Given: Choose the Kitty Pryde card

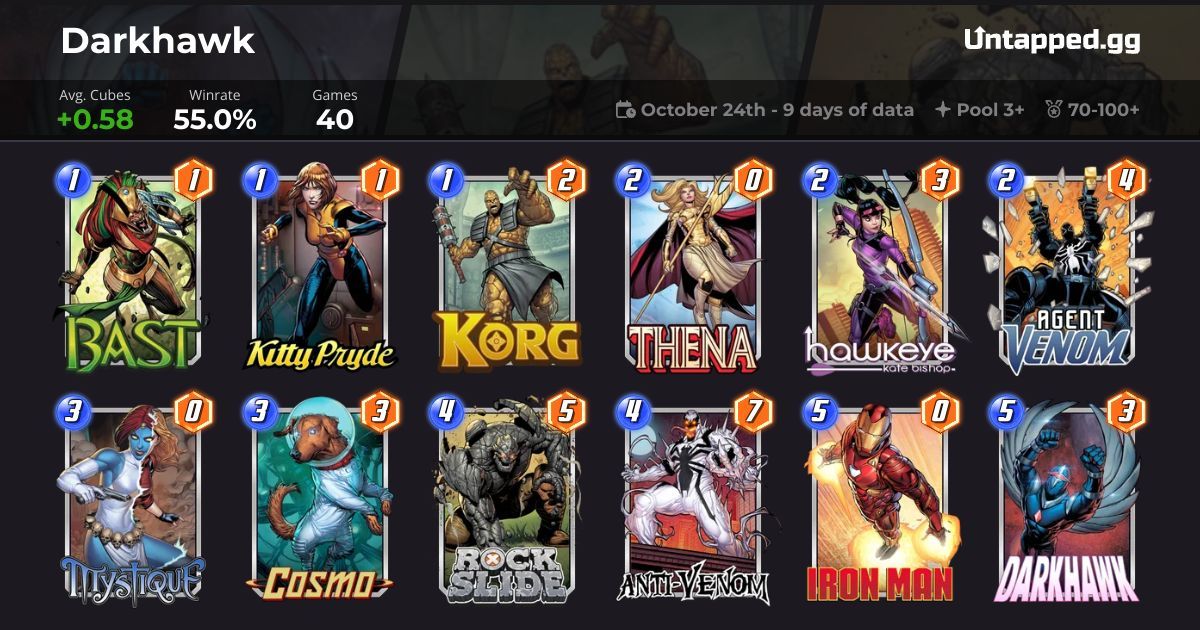Looking at the screenshot, I should point(319,268).
